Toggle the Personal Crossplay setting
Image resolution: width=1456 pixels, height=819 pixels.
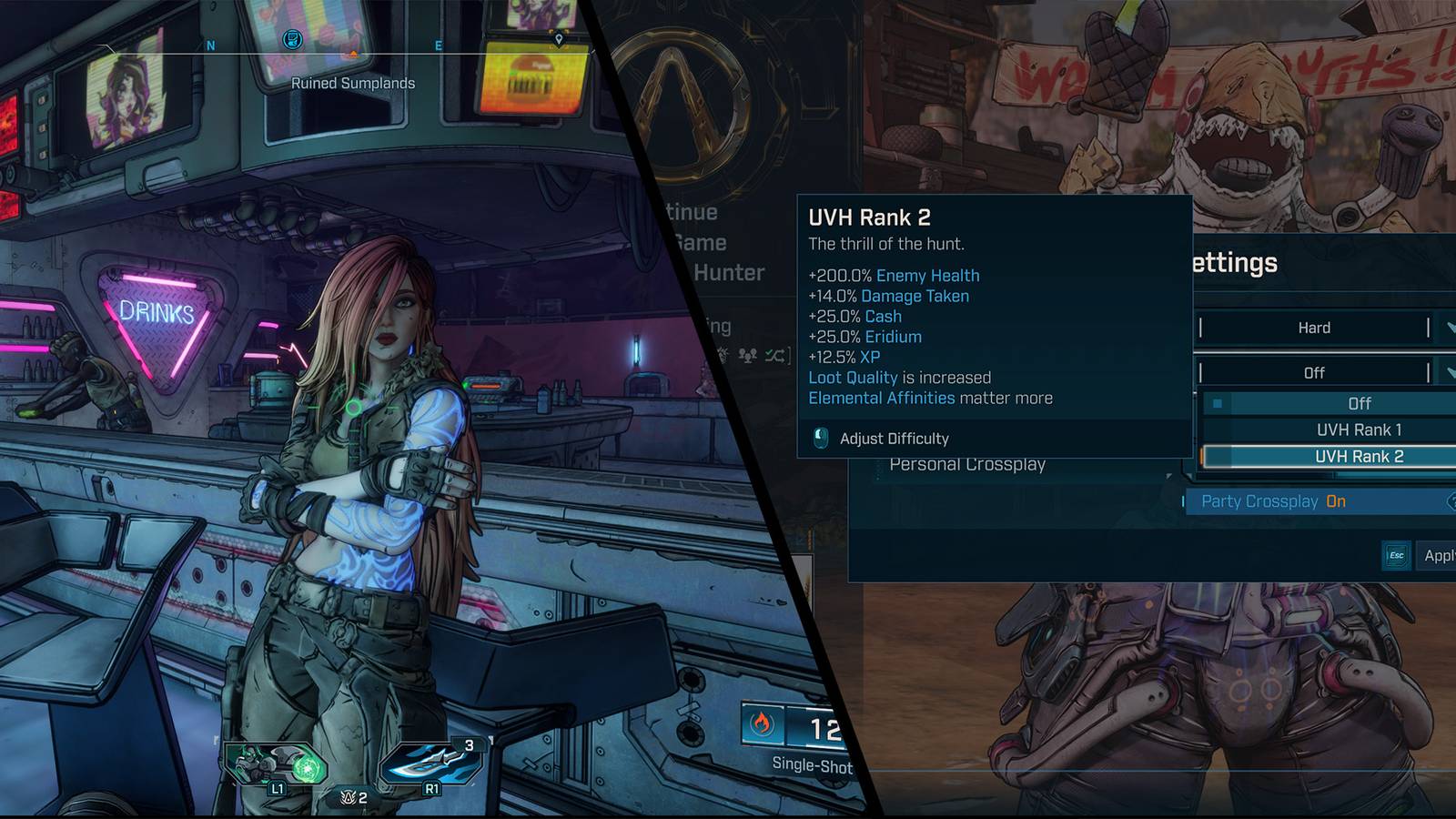pyautogui.click(x=968, y=465)
